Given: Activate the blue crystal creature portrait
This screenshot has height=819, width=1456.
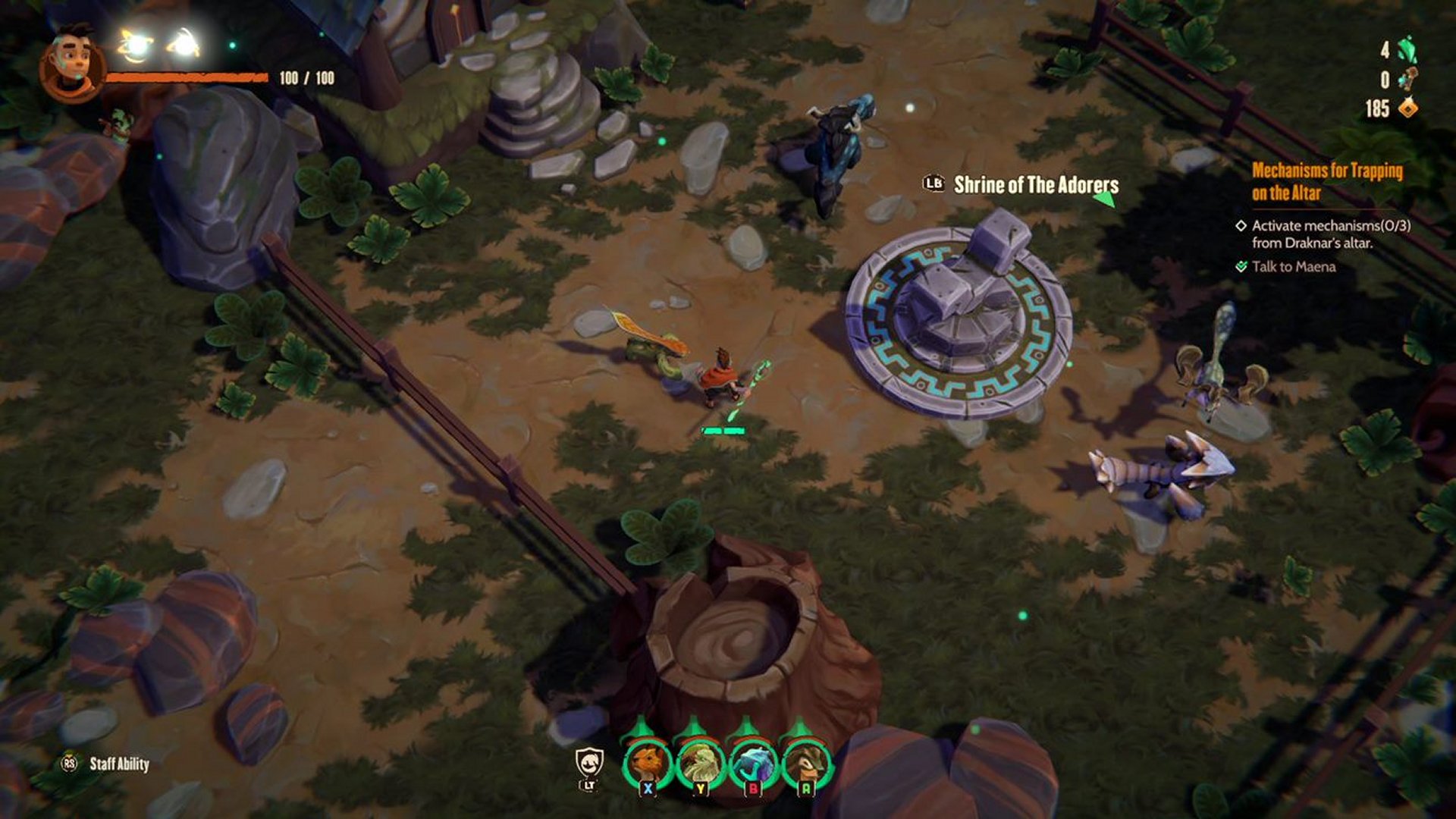Looking at the screenshot, I should point(753,762).
